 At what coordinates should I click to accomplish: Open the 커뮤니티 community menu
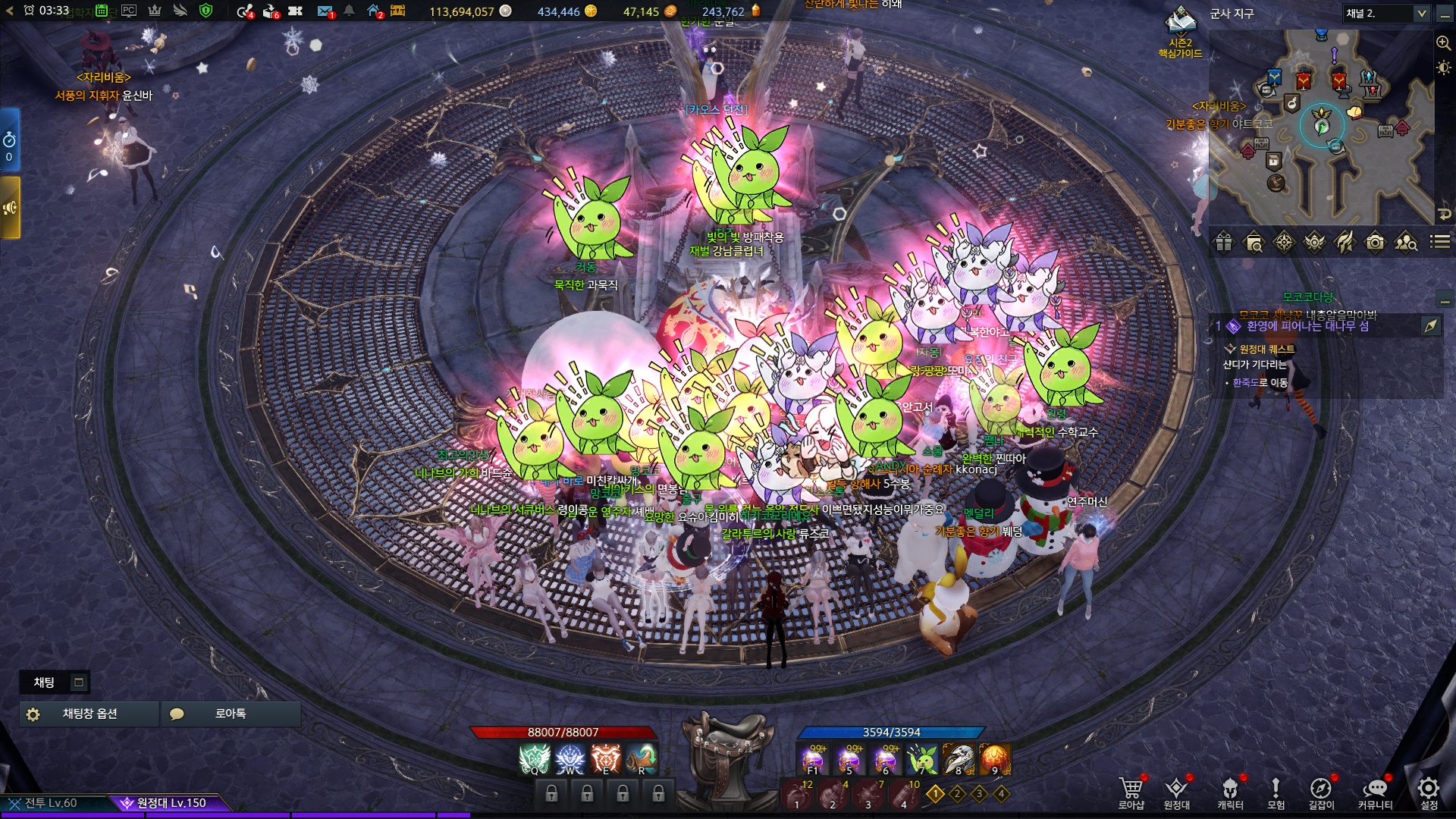point(1375,789)
